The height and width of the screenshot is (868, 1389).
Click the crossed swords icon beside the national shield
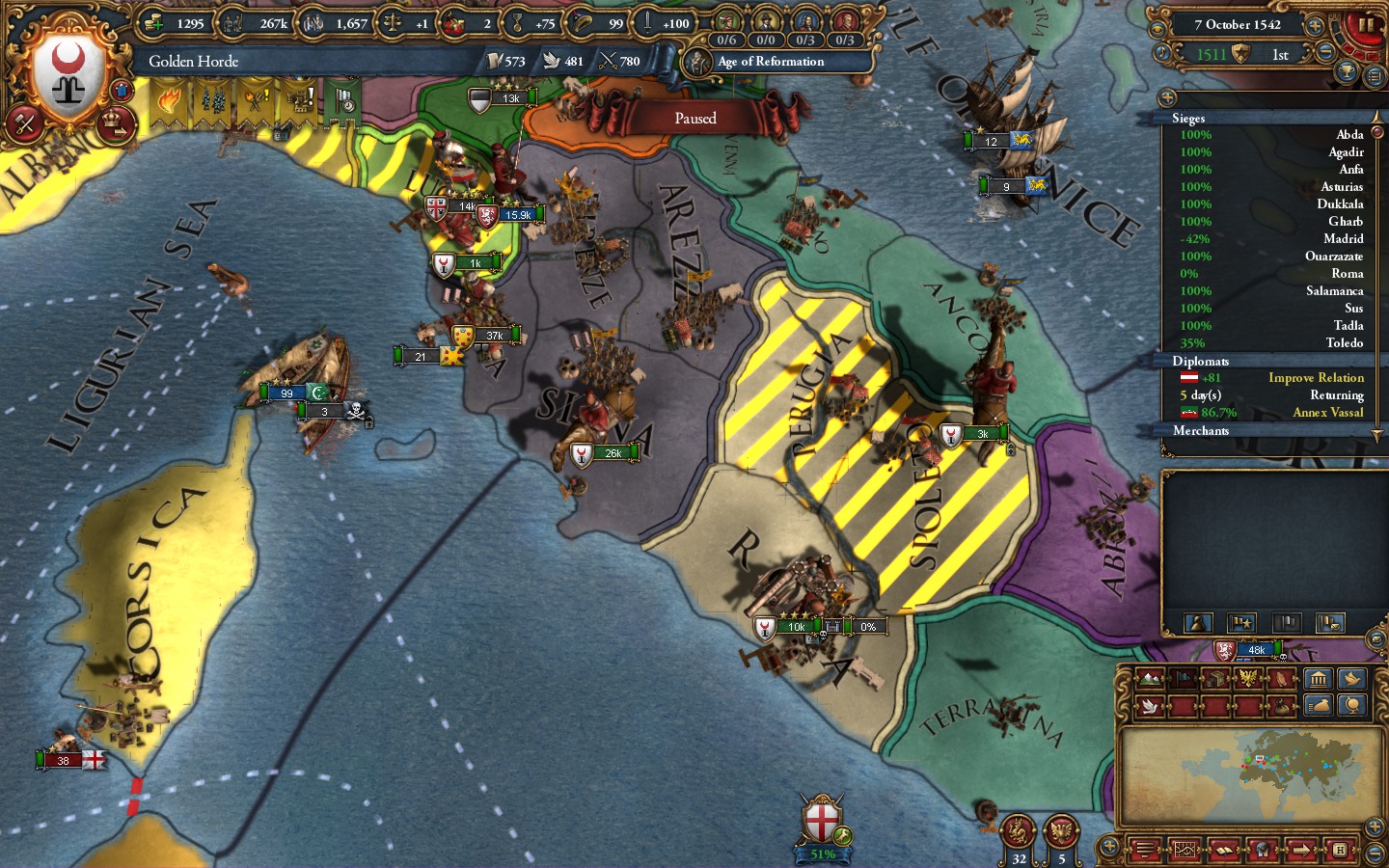24,123
